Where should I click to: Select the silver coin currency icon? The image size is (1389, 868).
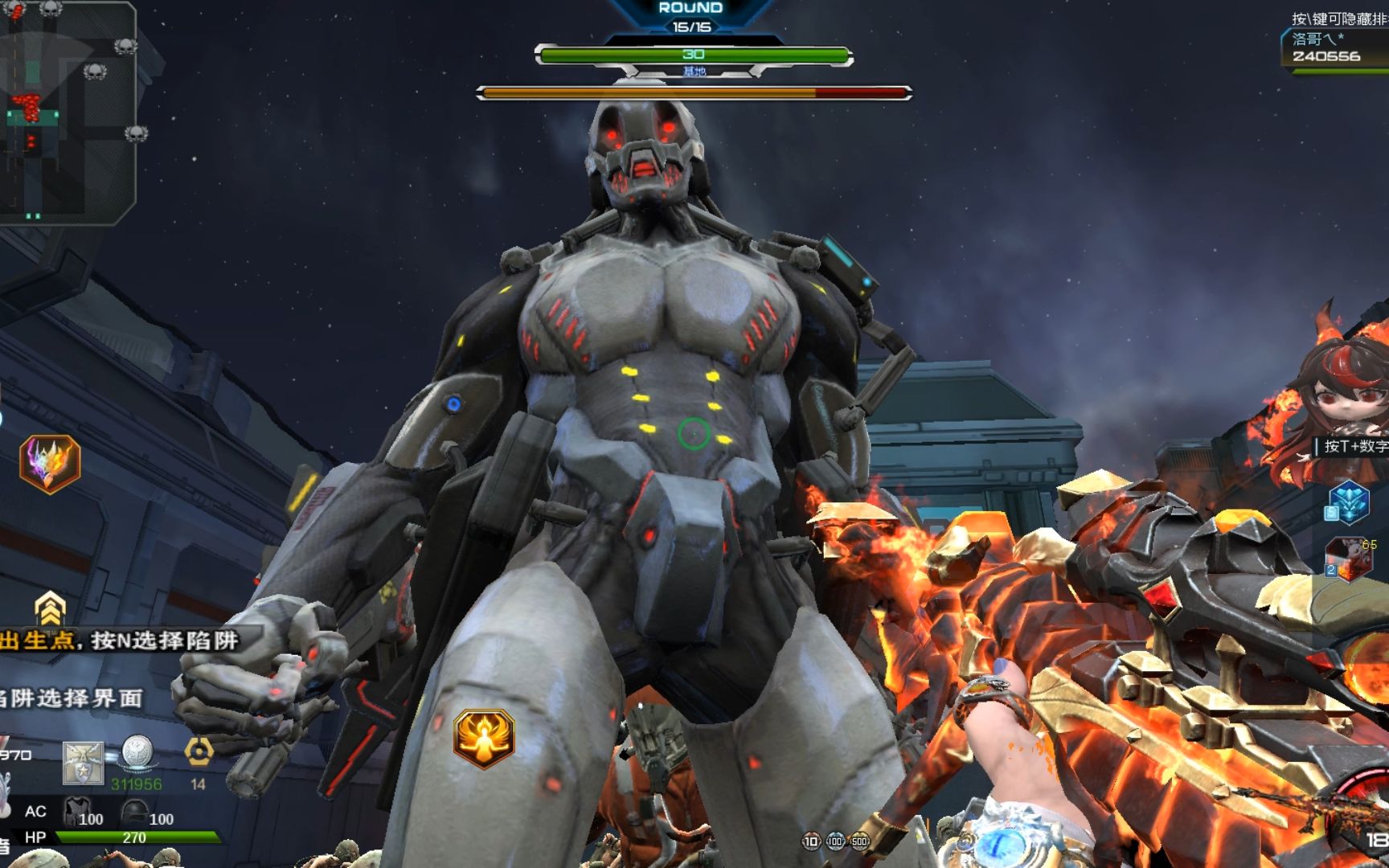[x=137, y=753]
